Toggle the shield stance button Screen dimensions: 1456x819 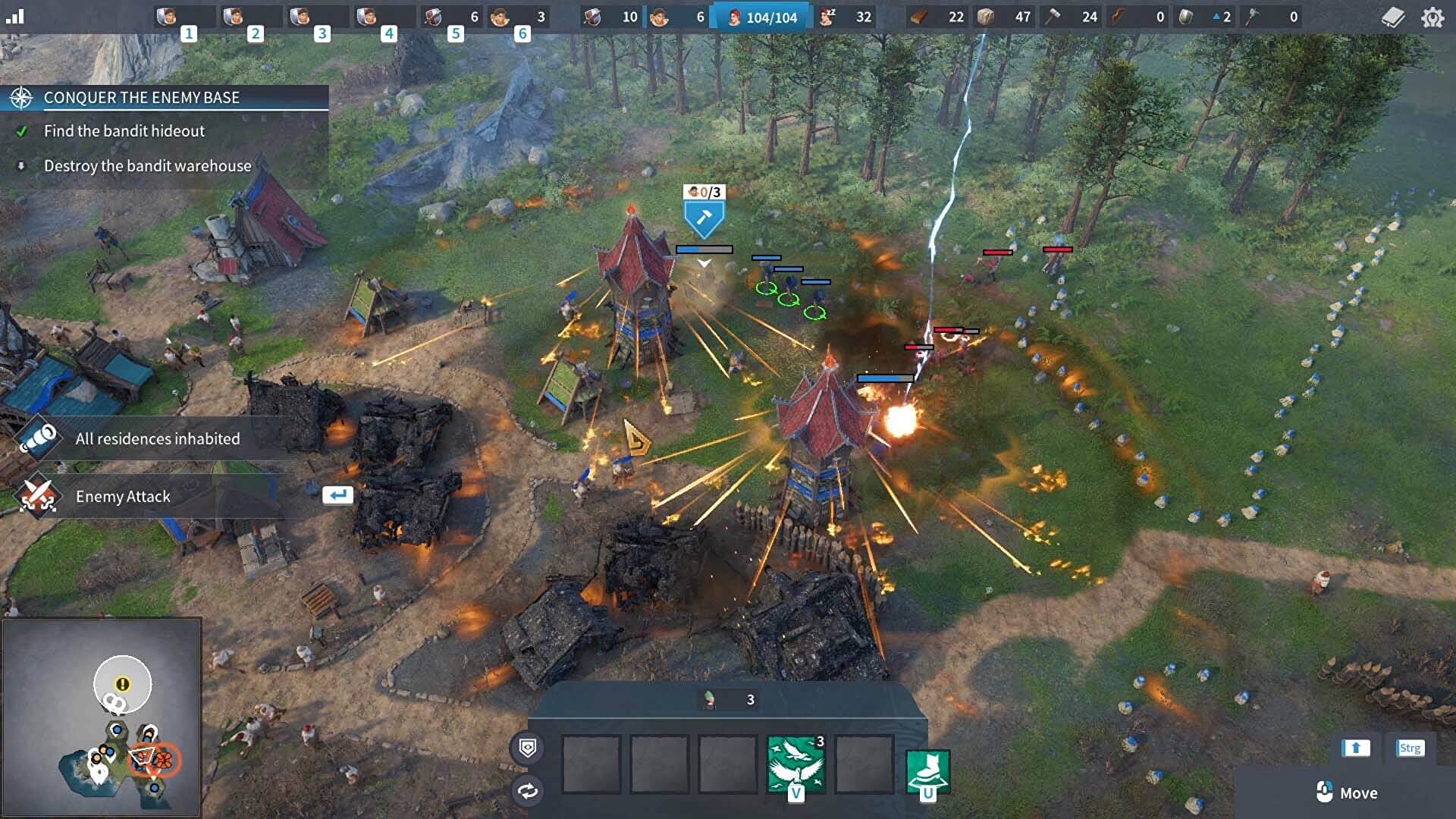coord(528,748)
